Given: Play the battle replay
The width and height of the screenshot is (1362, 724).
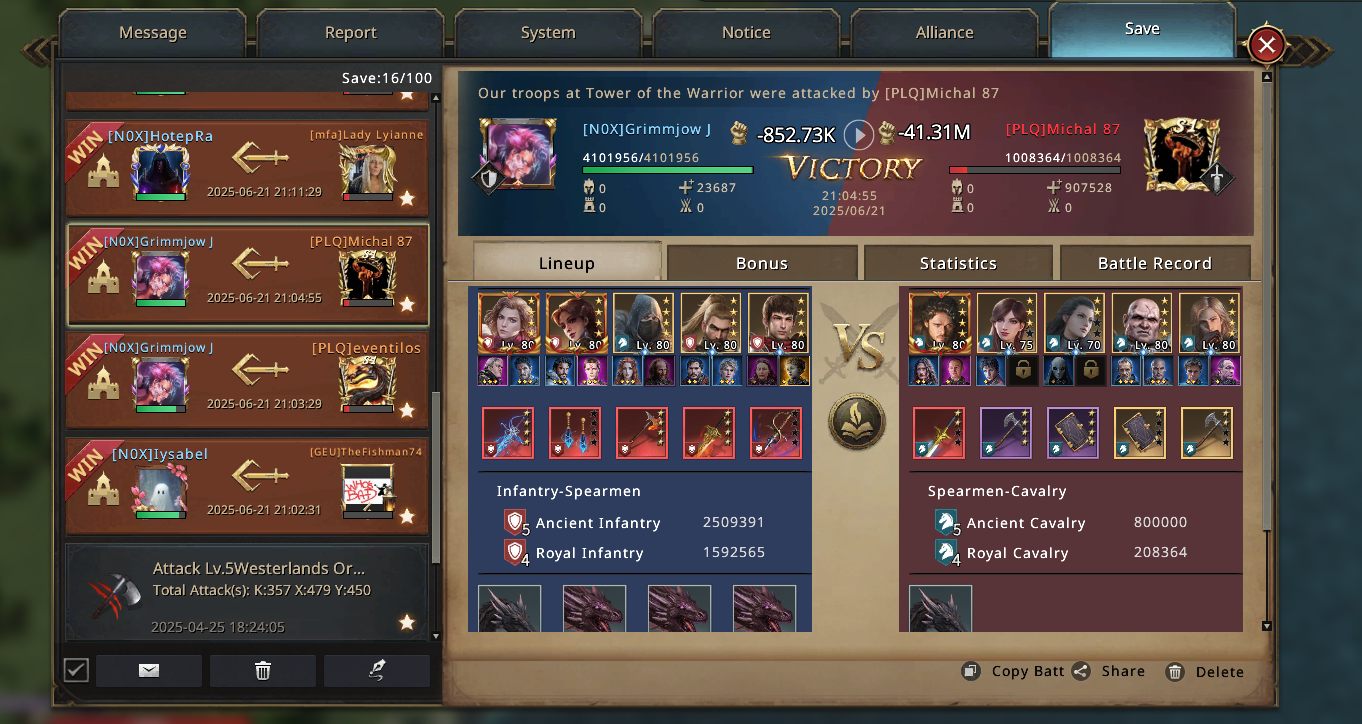Looking at the screenshot, I should coord(858,134).
